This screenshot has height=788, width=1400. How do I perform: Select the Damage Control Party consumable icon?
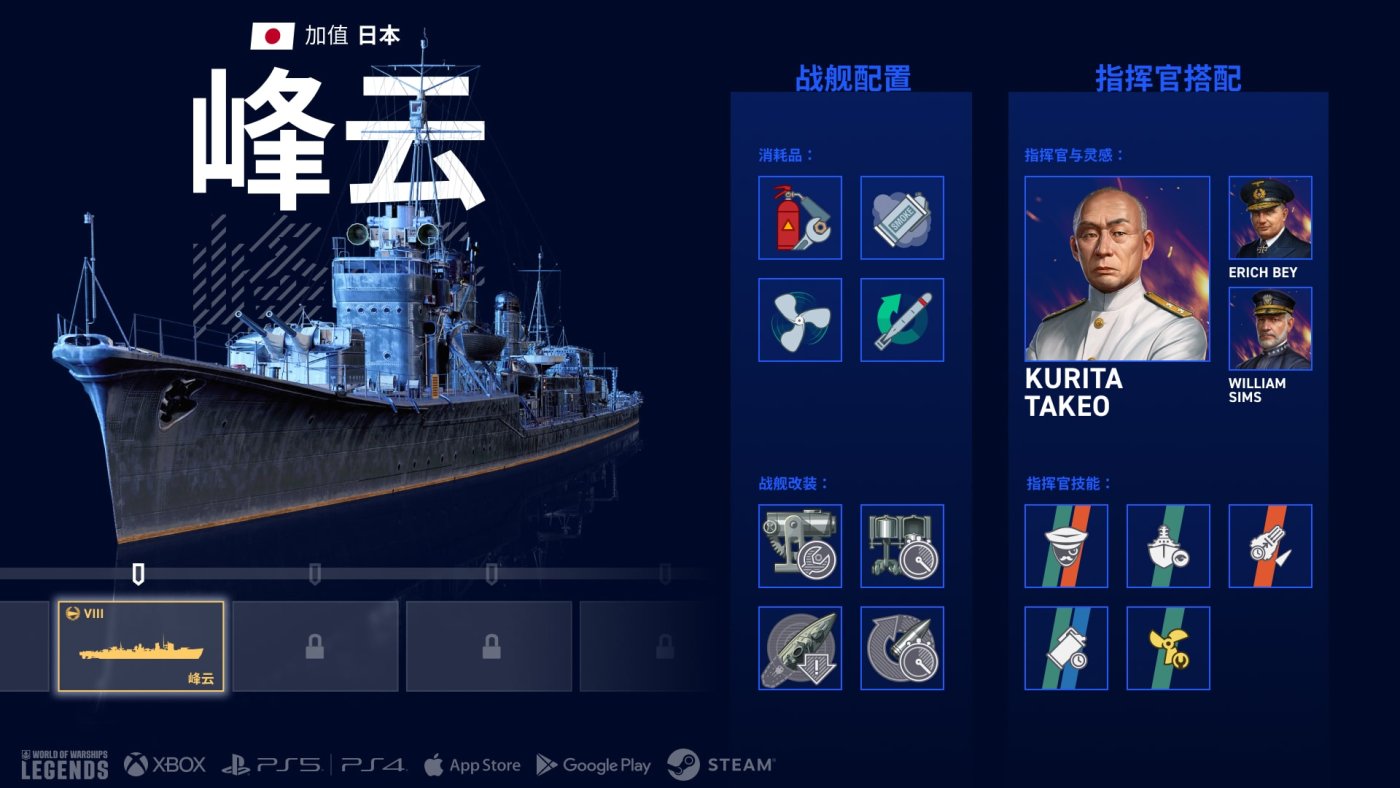click(800, 218)
